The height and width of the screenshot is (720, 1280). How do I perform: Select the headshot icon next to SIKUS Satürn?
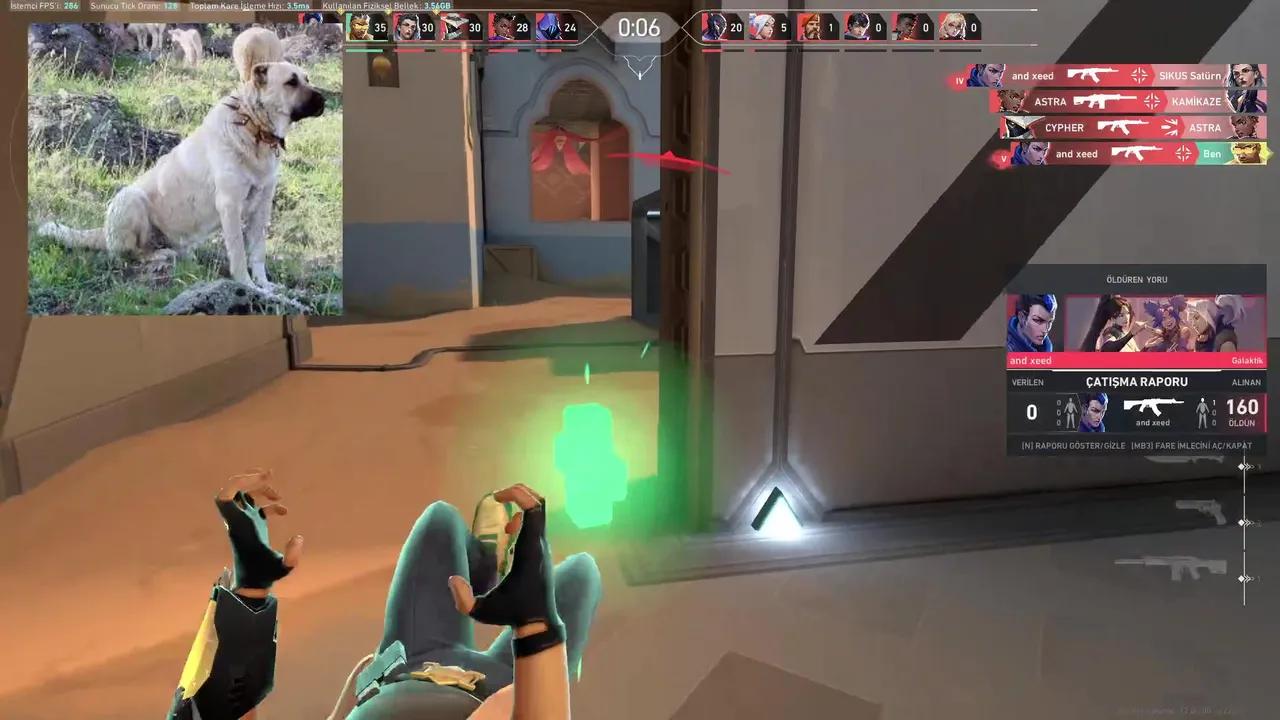click(1140, 76)
